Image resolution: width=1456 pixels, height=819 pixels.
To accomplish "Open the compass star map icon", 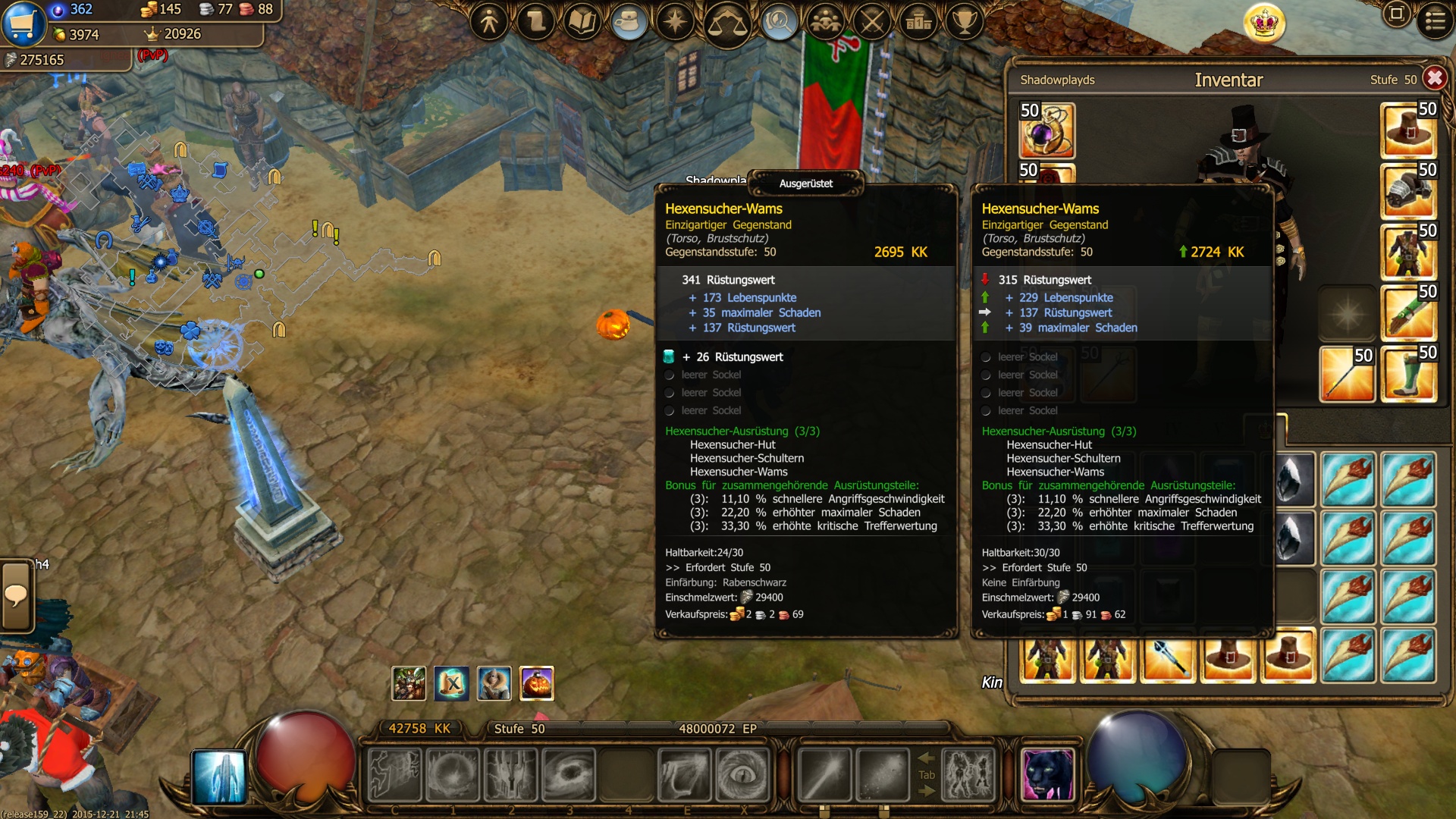I will pyautogui.click(x=675, y=22).
